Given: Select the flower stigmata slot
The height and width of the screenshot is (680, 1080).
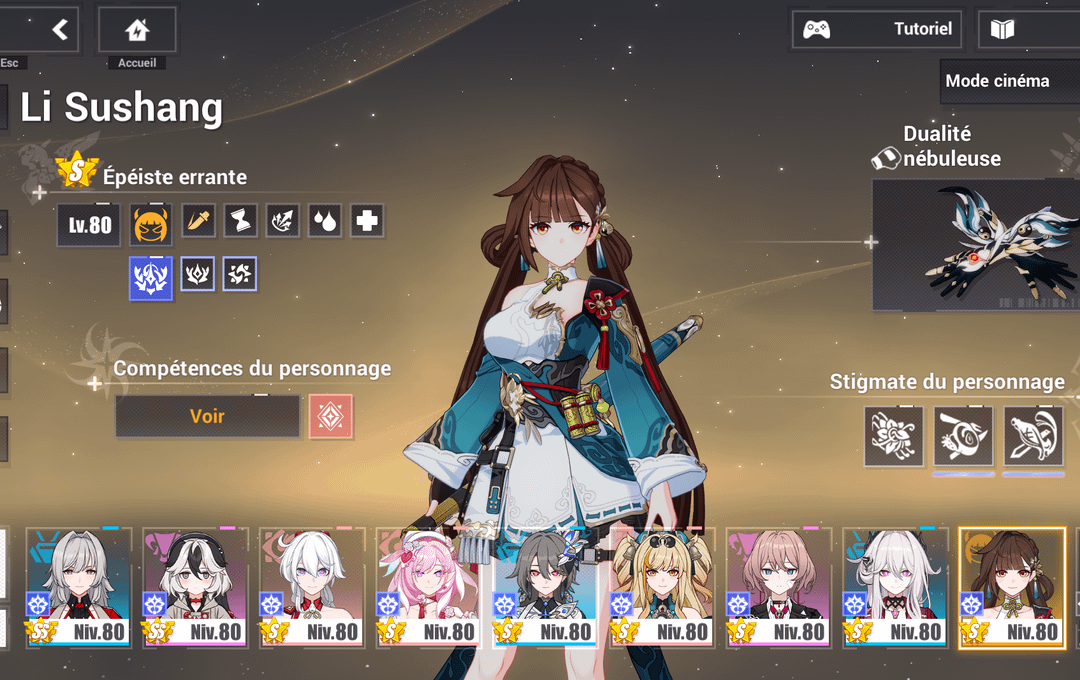Looking at the screenshot, I should pyautogui.click(x=894, y=436).
